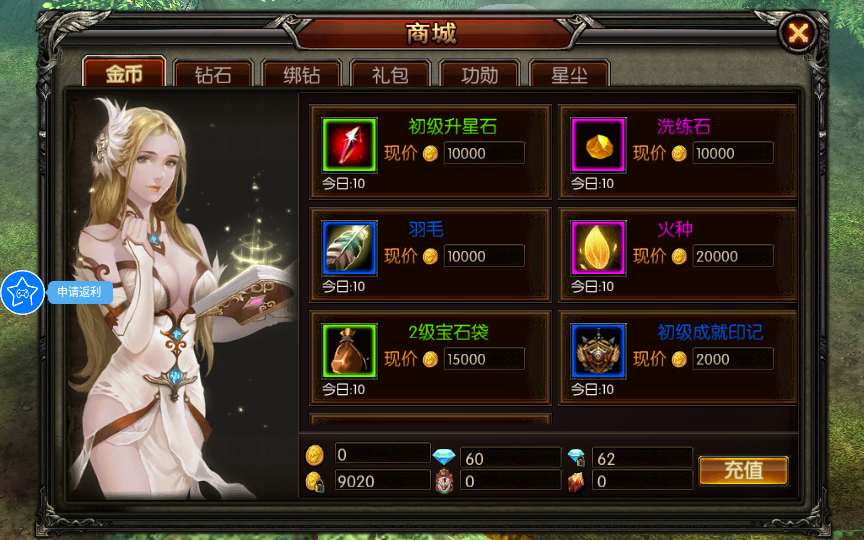864x540 pixels.
Task: Click the 充值 recharge button
Action: (743, 470)
